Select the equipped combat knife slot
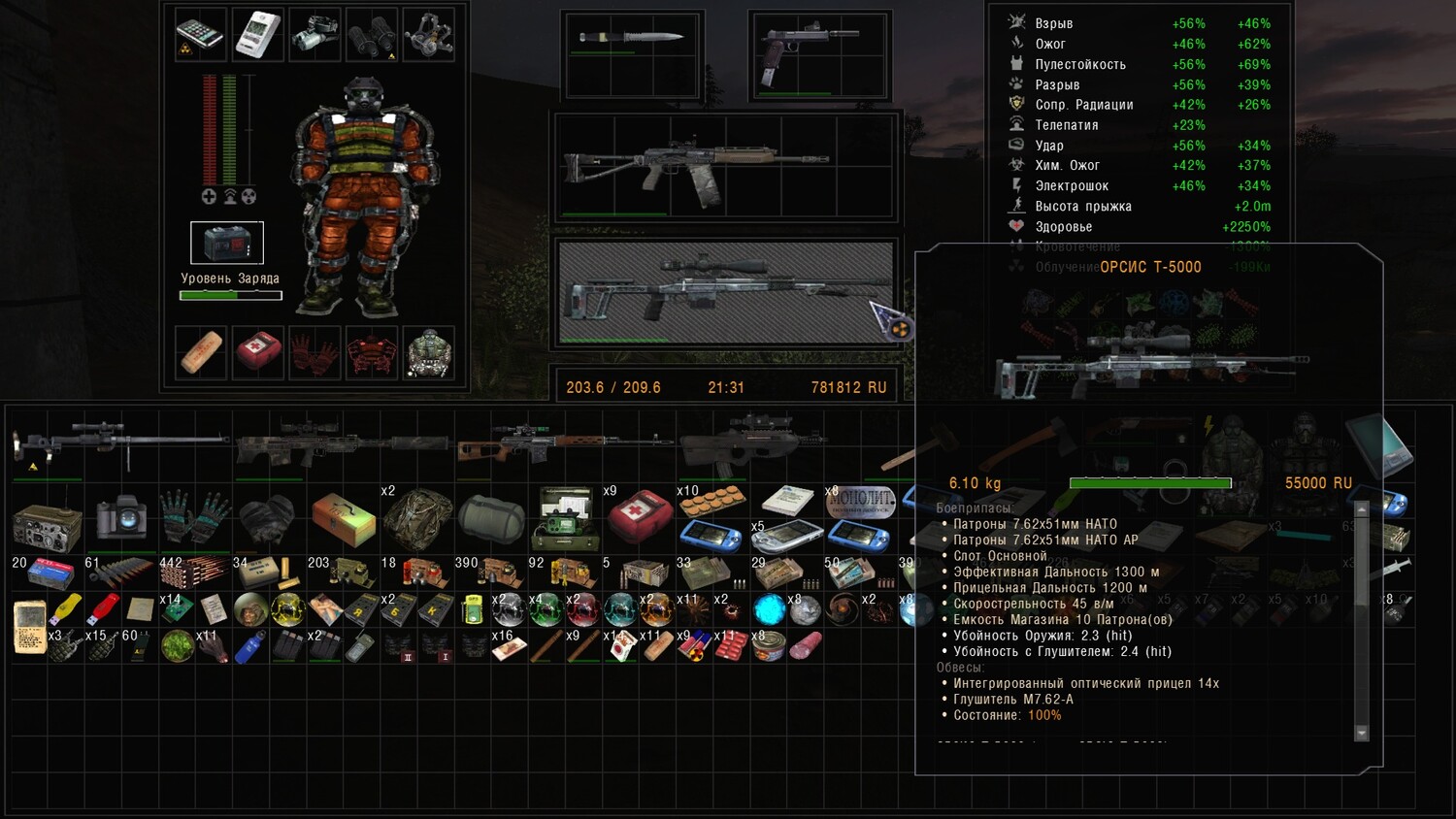This screenshot has height=819, width=1456. click(632, 39)
